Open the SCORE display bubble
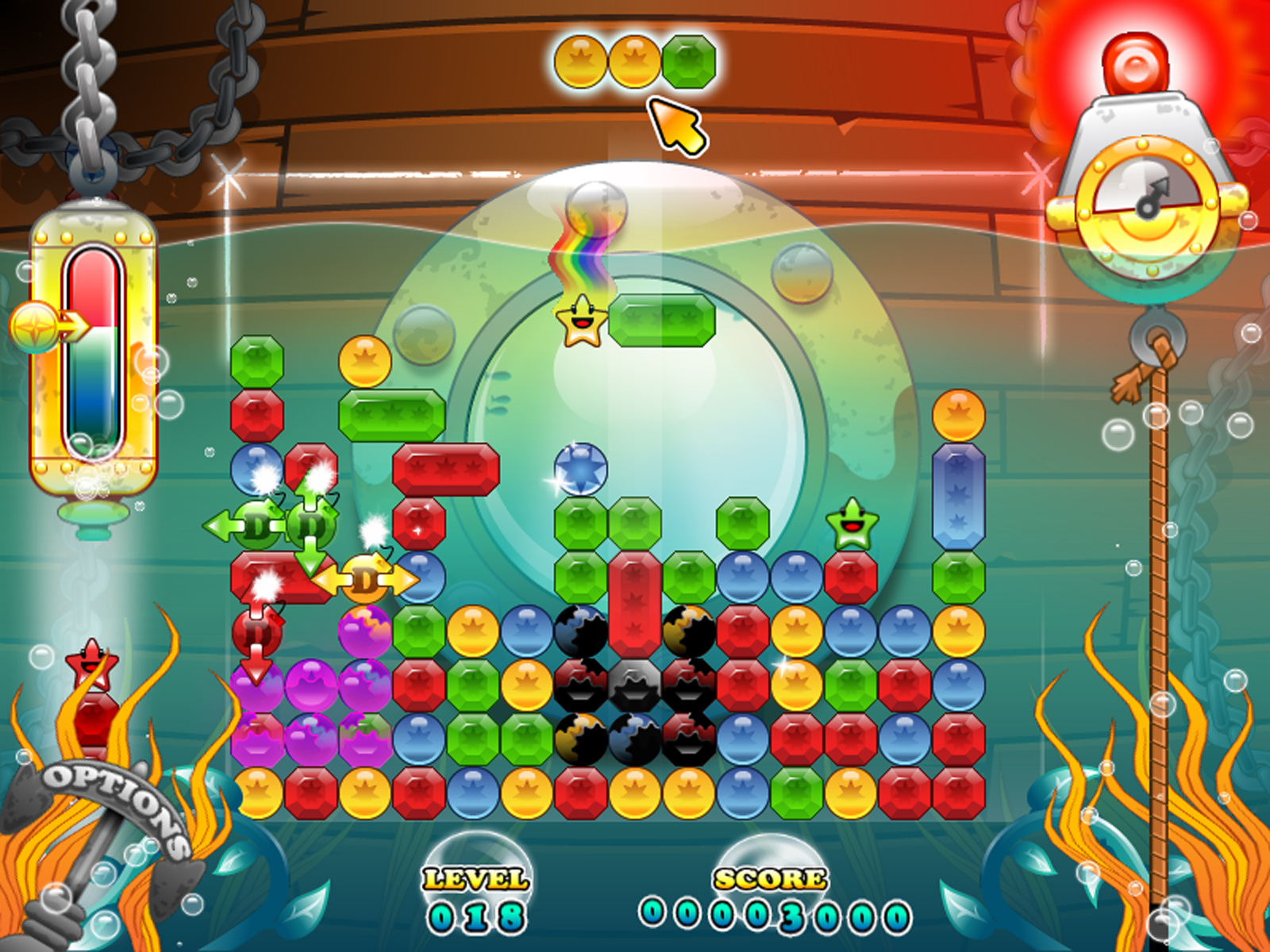This screenshot has width=1270, height=952. click(767, 881)
